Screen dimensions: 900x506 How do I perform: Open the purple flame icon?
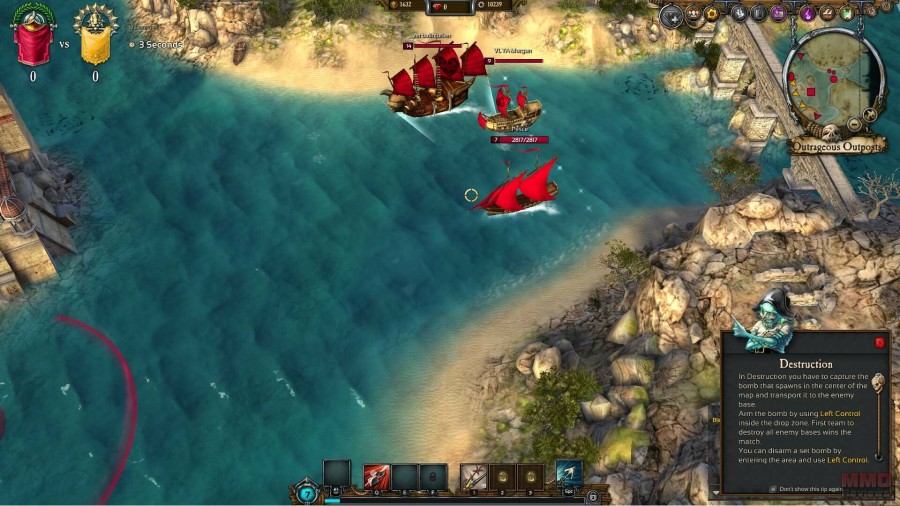pos(807,14)
